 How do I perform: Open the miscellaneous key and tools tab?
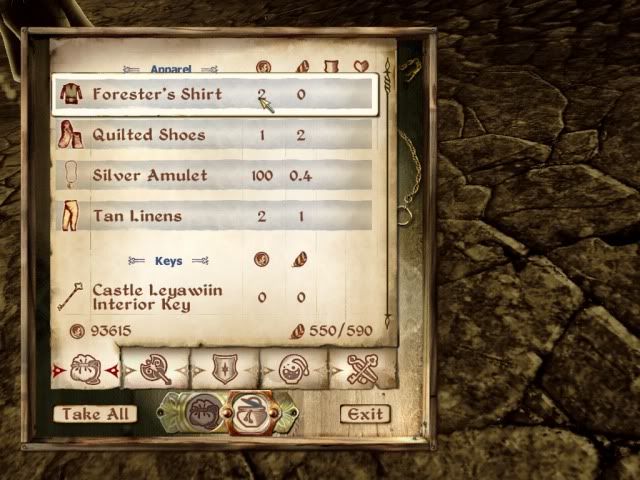pyautogui.click(x=362, y=370)
